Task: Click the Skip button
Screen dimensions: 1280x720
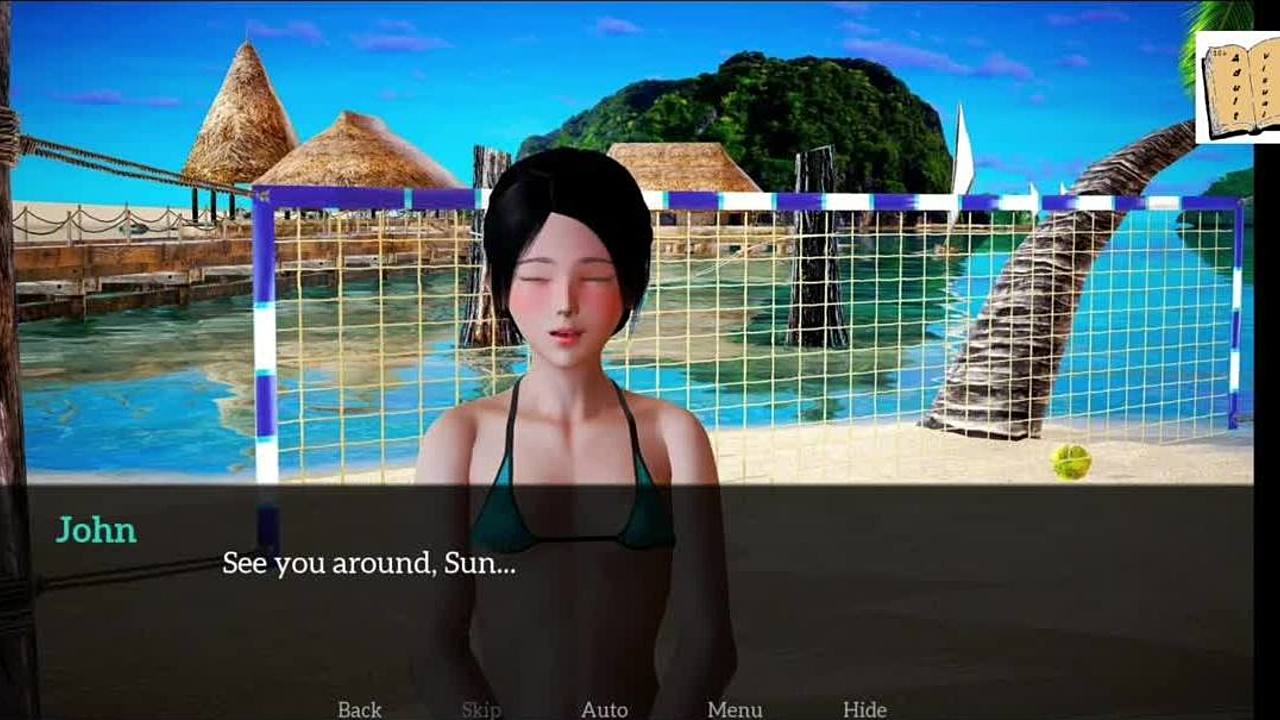Action: [x=481, y=709]
